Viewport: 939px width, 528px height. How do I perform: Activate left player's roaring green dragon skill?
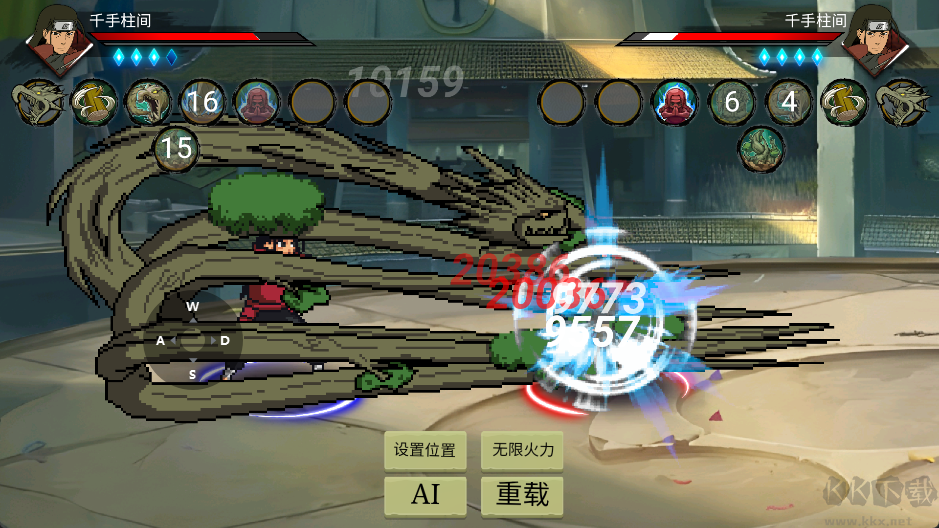148,102
